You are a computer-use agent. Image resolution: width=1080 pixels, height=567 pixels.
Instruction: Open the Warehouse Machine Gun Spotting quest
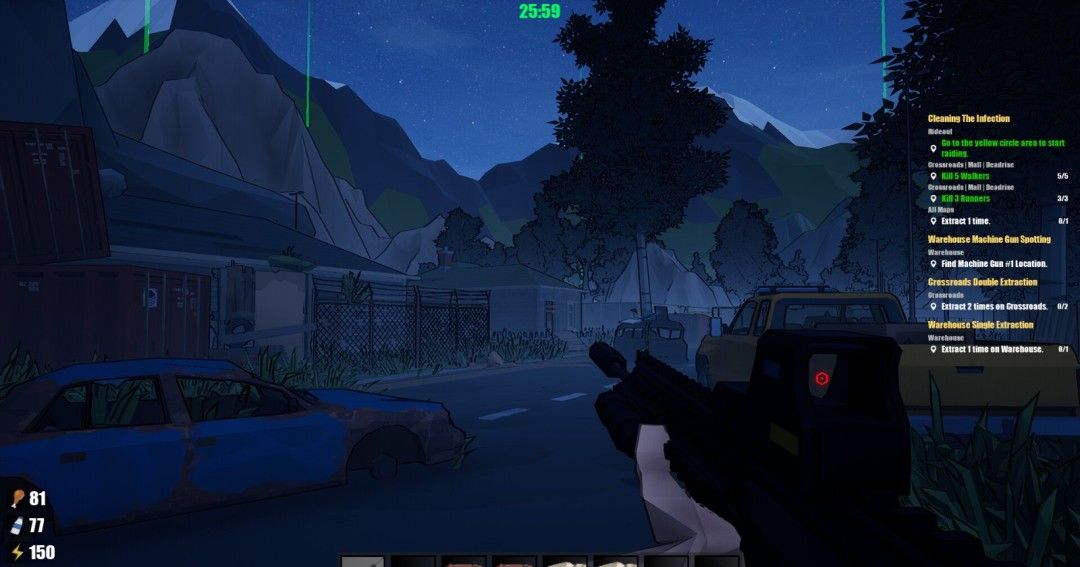(x=989, y=240)
